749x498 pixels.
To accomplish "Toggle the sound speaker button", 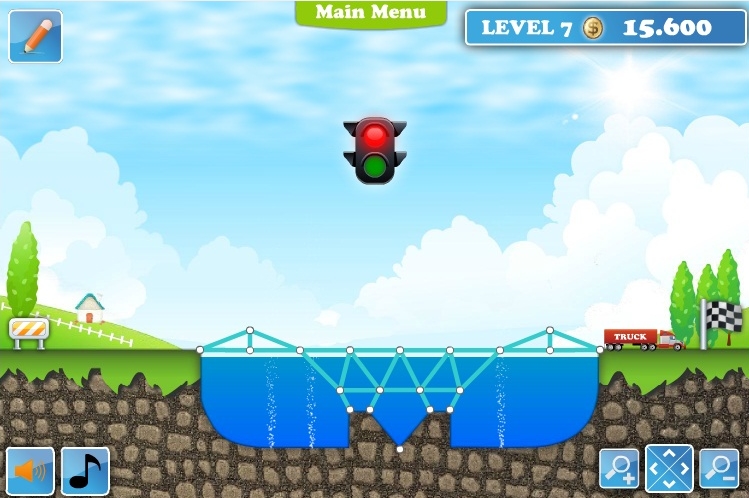I will pyautogui.click(x=30, y=470).
